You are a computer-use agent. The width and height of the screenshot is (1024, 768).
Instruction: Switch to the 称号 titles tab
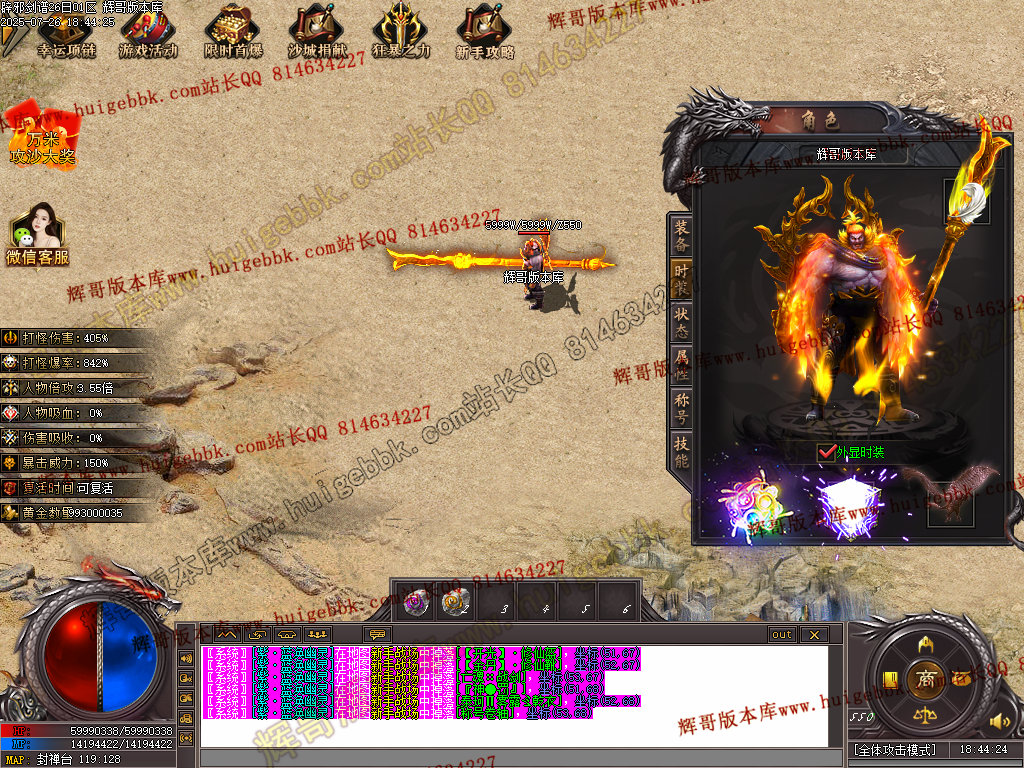point(681,409)
